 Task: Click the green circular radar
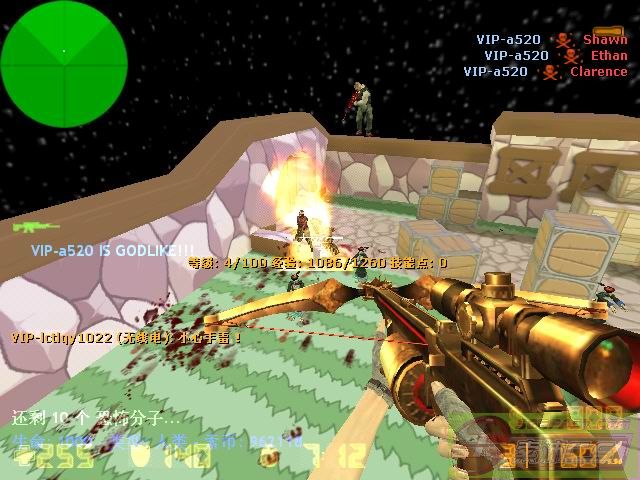64,51
